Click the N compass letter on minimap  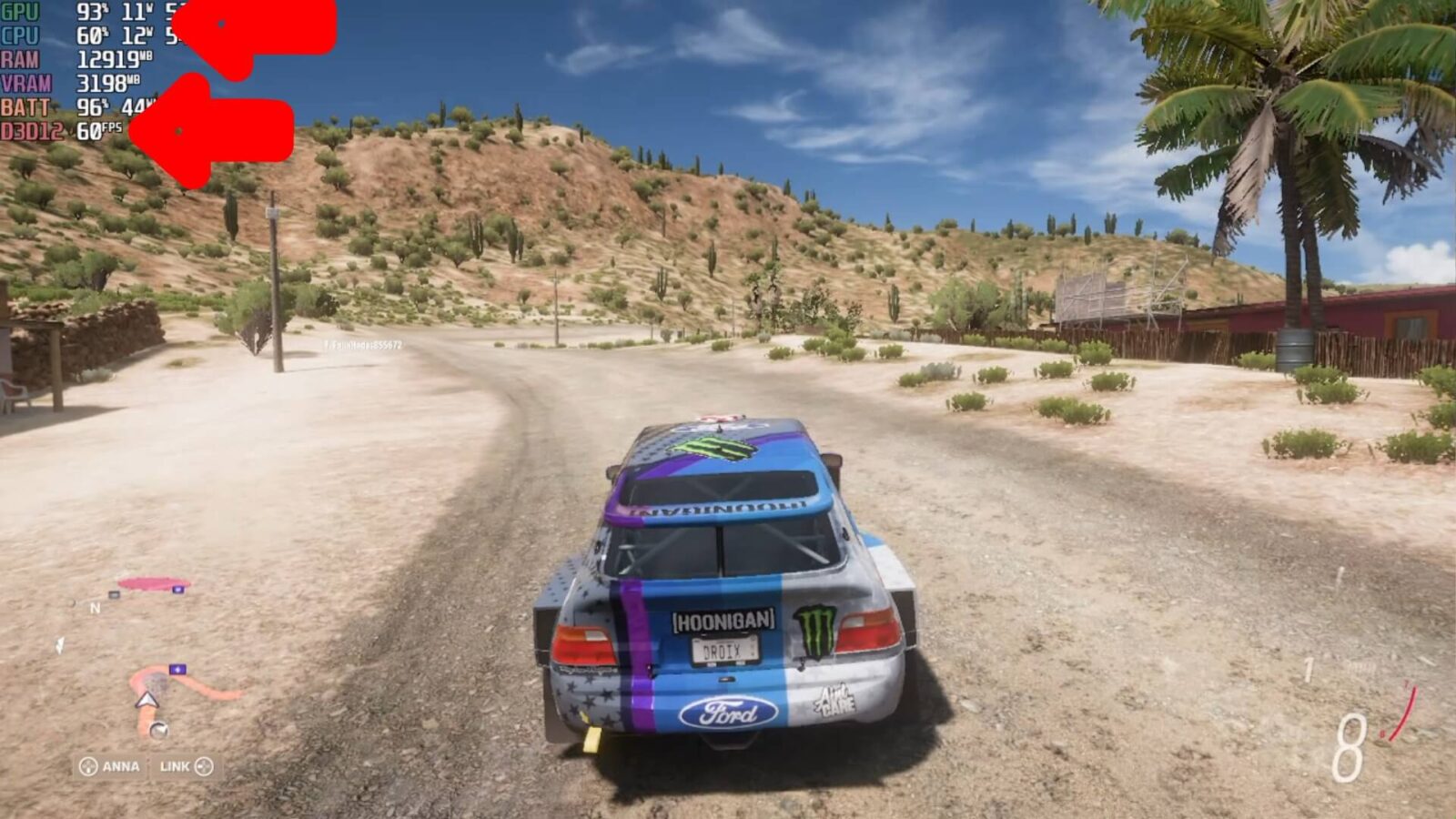(x=95, y=608)
